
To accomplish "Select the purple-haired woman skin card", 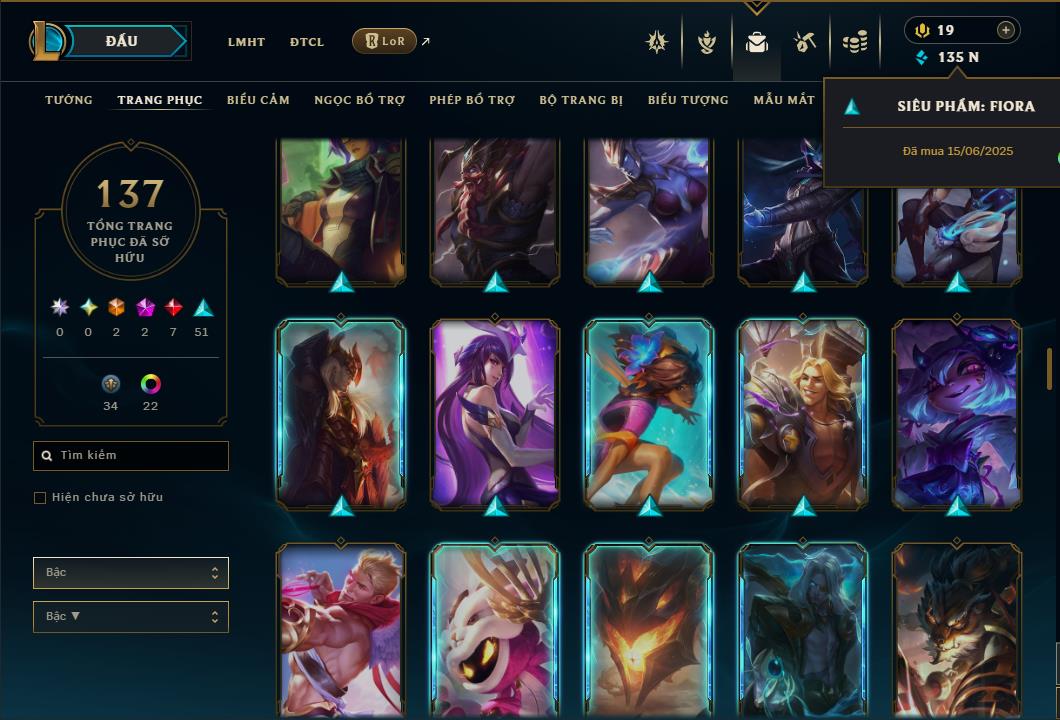I will pyautogui.click(x=495, y=412).
